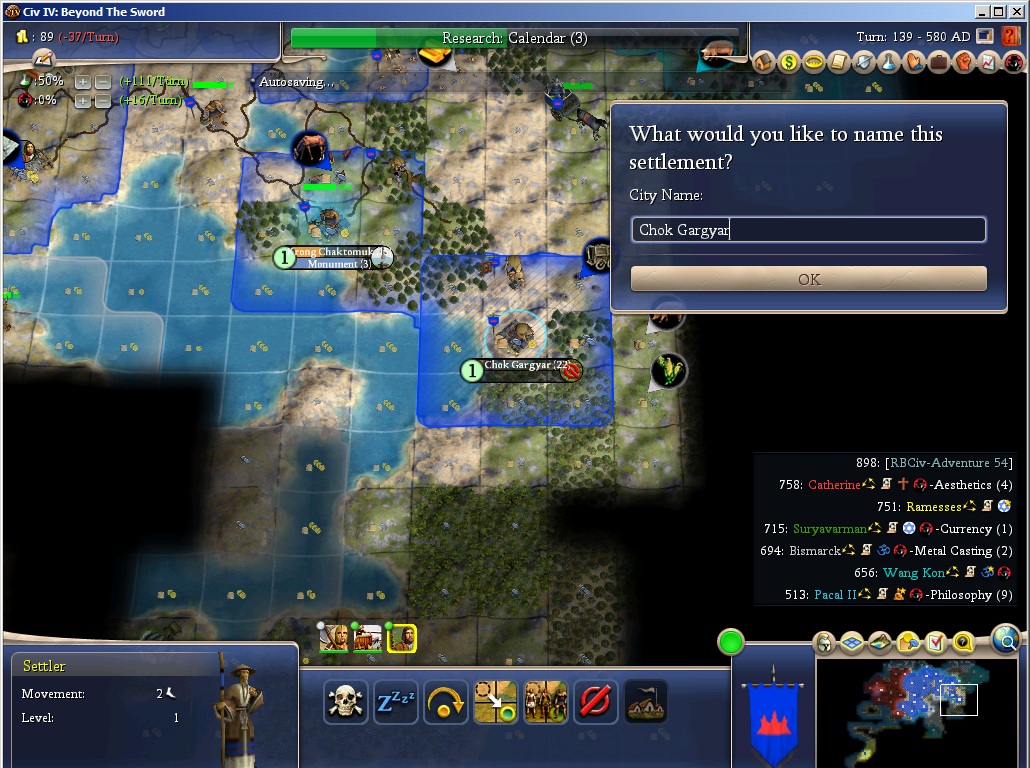Choose the Go To move command
The image size is (1030, 768).
tap(496, 702)
